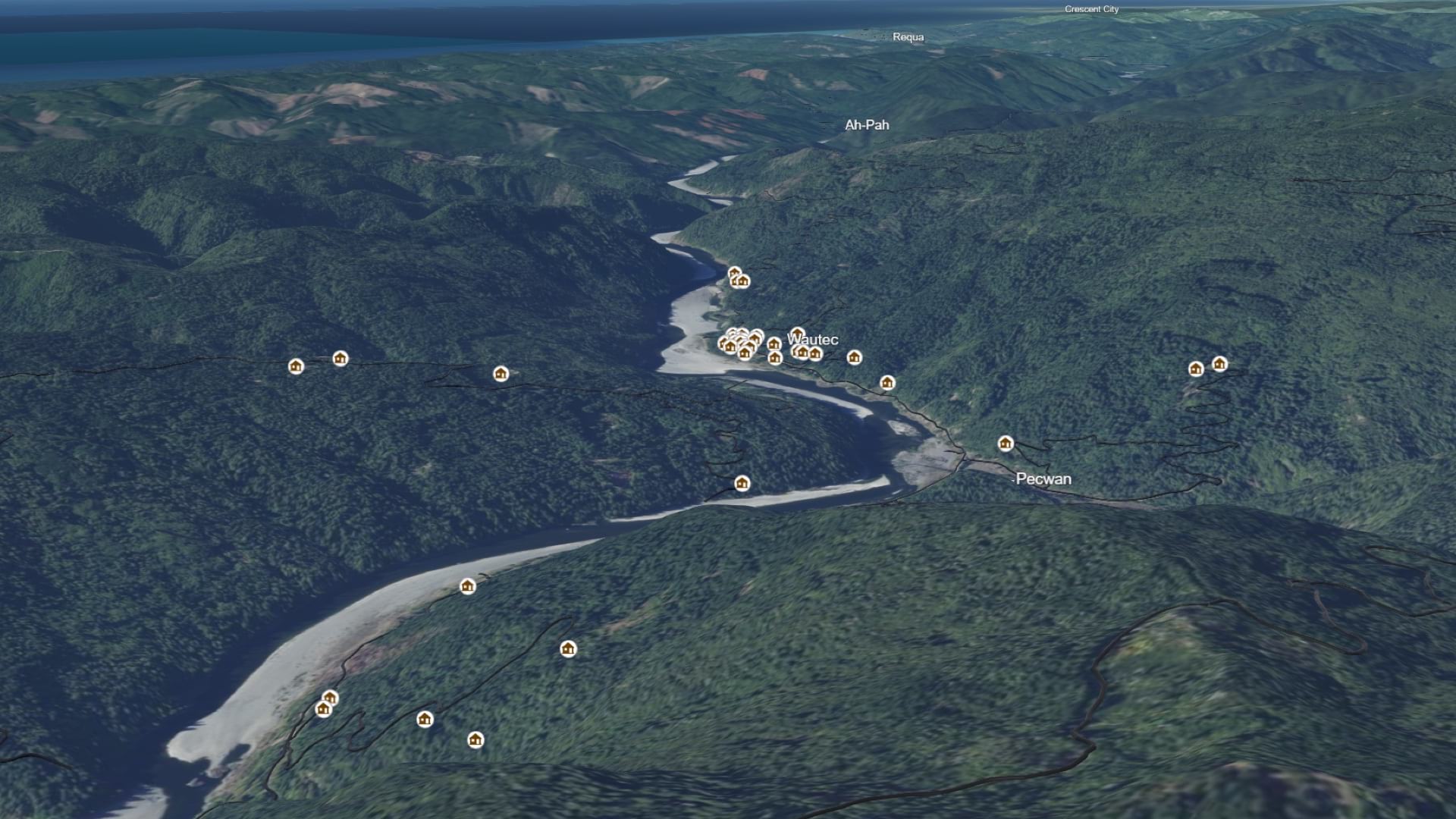Image resolution: width=1456 pixels, height=819 pixels.
Task: Select the Crescent City label
Action: (x=1091, y=9)
